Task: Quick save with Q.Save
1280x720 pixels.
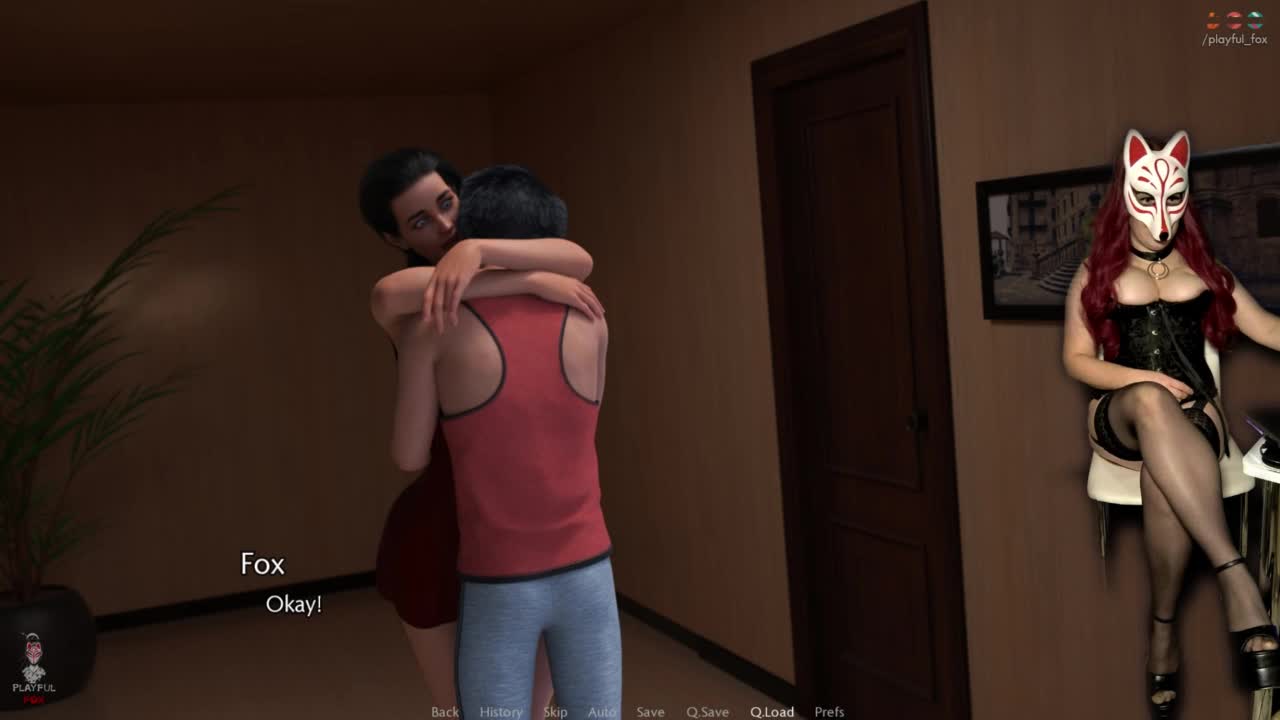Action: [707, 712]
